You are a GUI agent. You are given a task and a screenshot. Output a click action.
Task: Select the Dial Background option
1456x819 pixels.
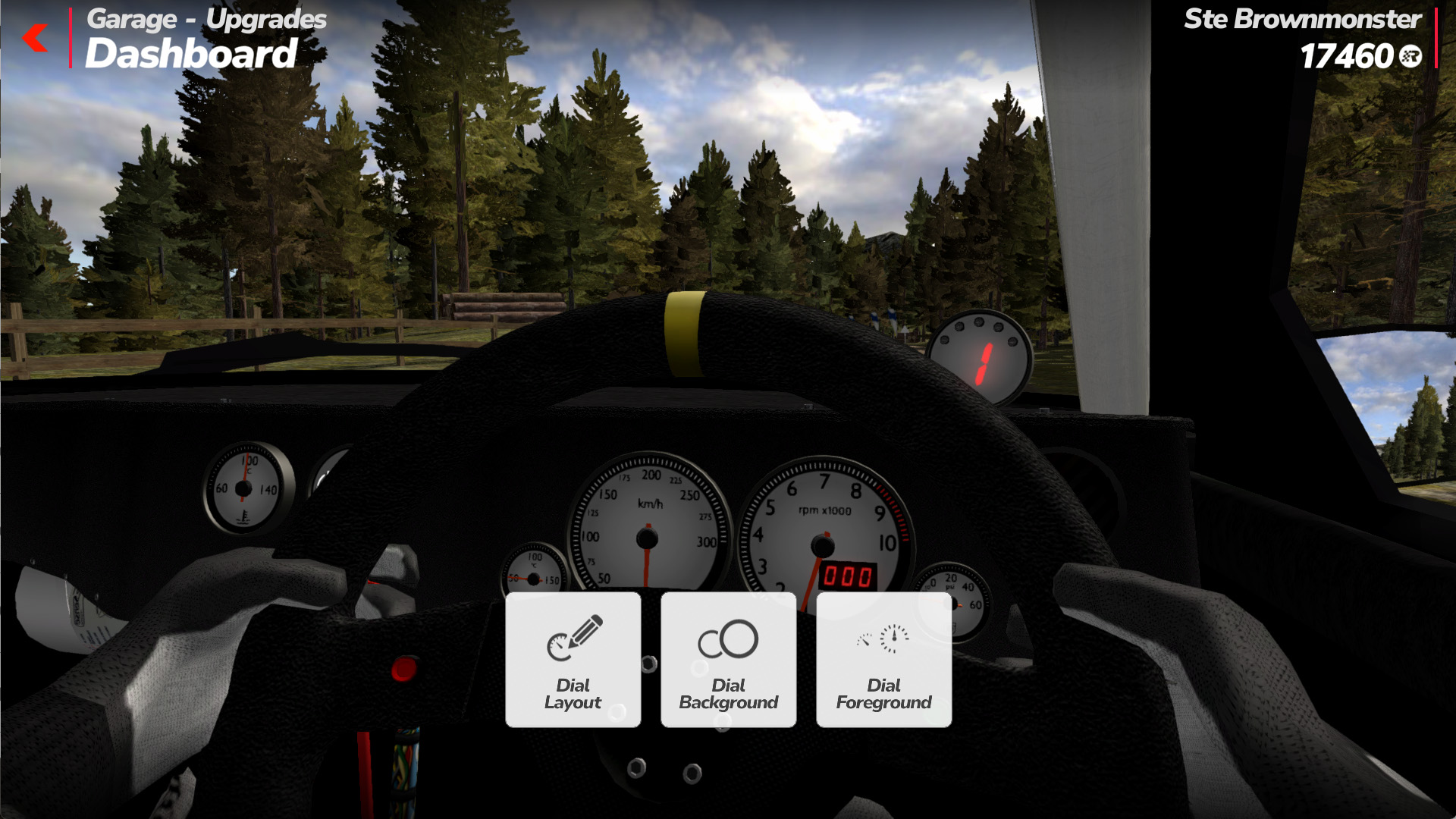[728, 660]
